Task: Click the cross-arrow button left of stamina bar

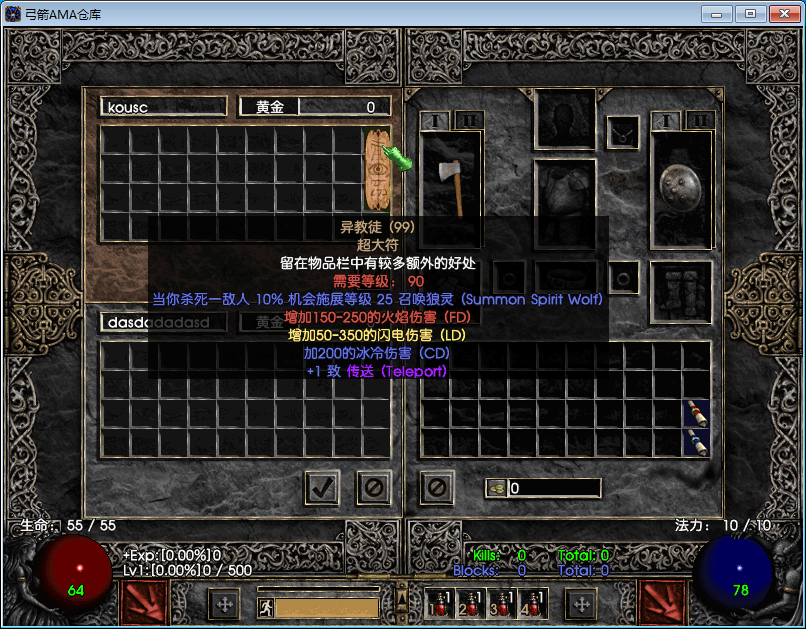Action: (224, 604)
